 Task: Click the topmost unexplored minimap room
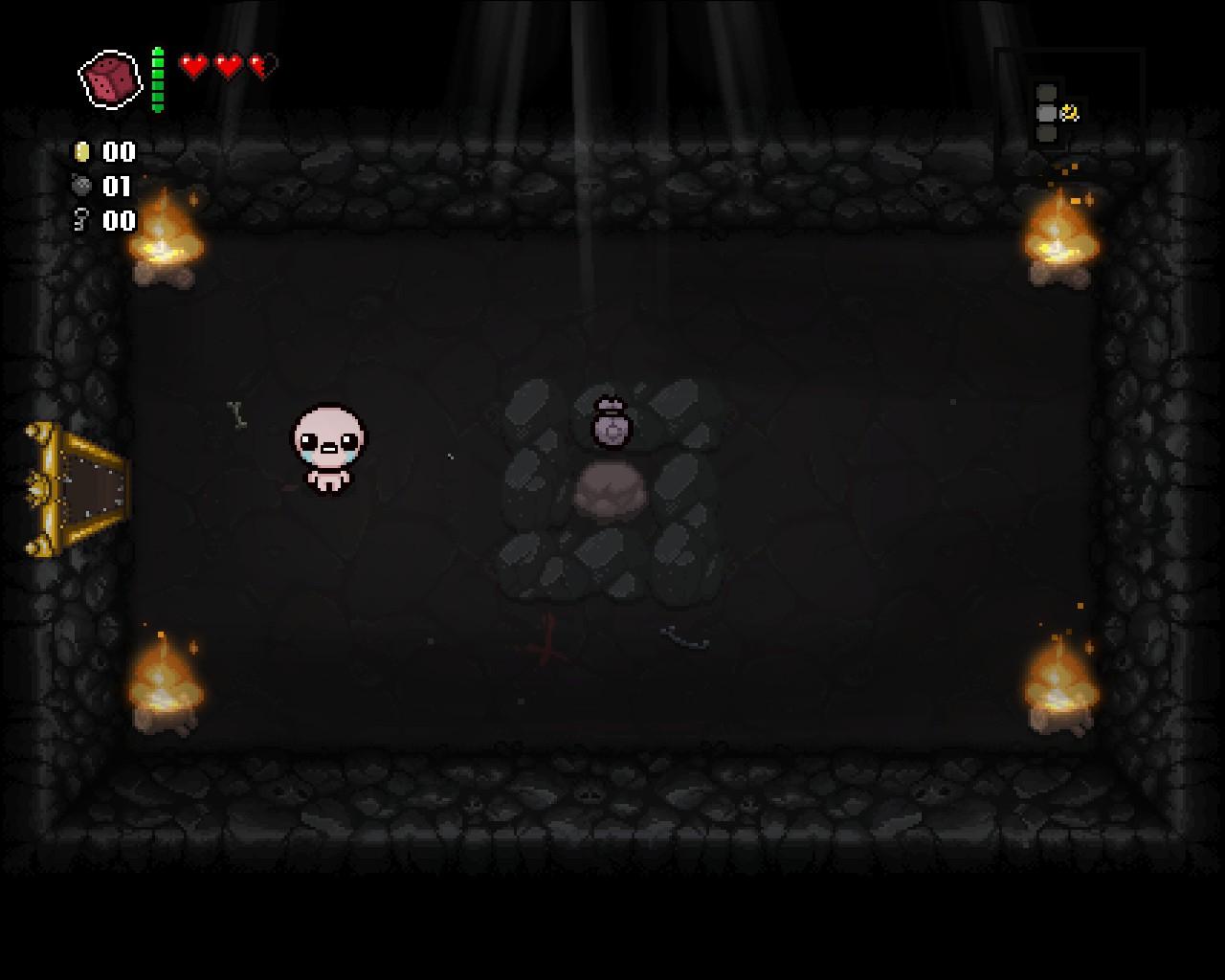pyautogui.click(x=1046, y=92)
